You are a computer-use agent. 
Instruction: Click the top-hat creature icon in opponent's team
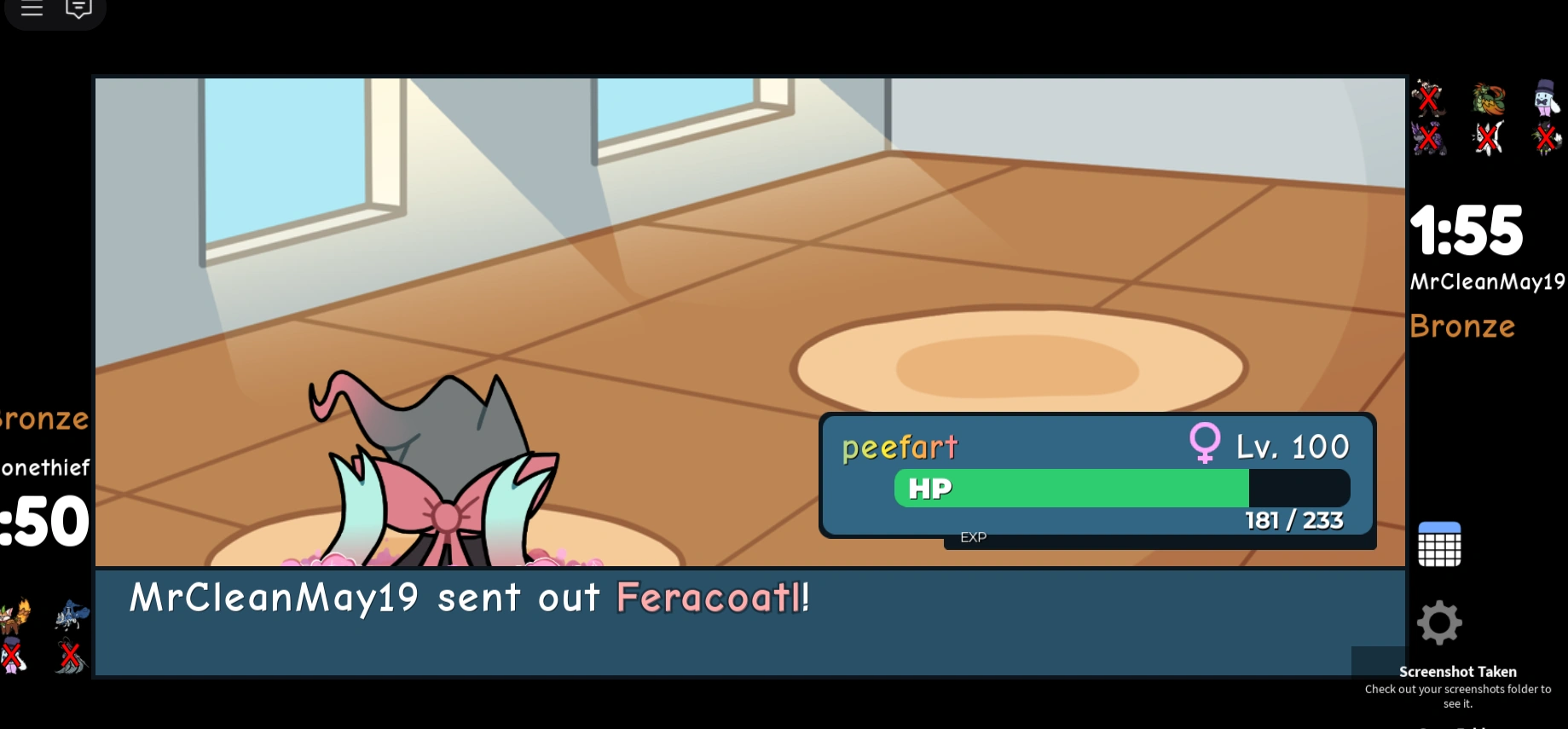click(1545, 100)
